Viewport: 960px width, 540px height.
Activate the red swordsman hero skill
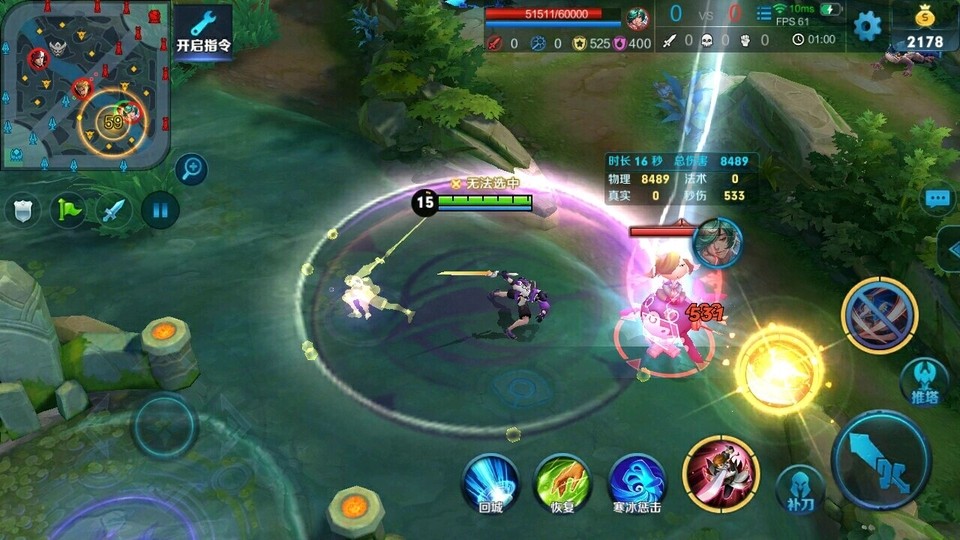tap(720, 474)
